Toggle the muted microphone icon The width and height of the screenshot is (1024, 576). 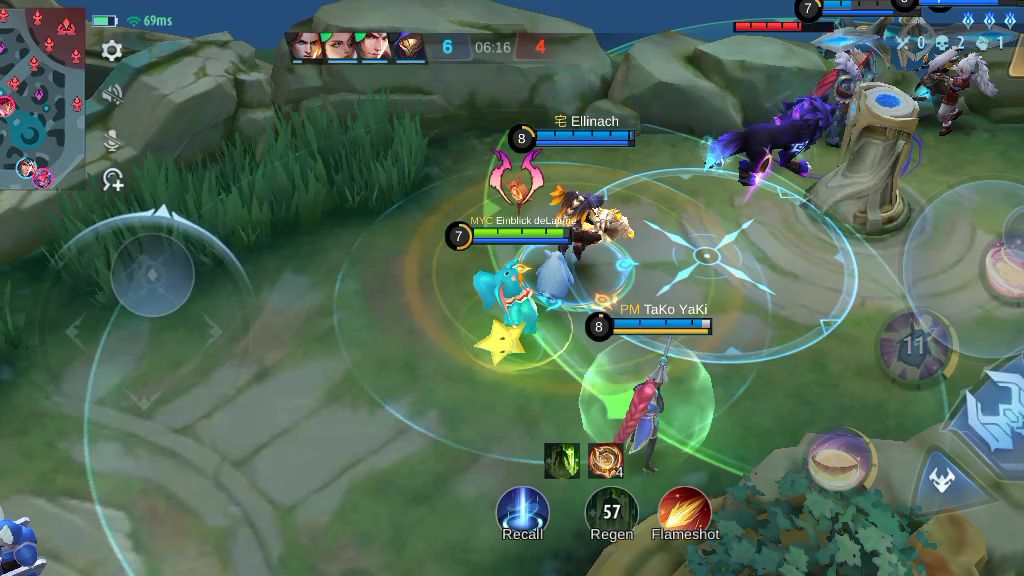(x=112, y=141)
